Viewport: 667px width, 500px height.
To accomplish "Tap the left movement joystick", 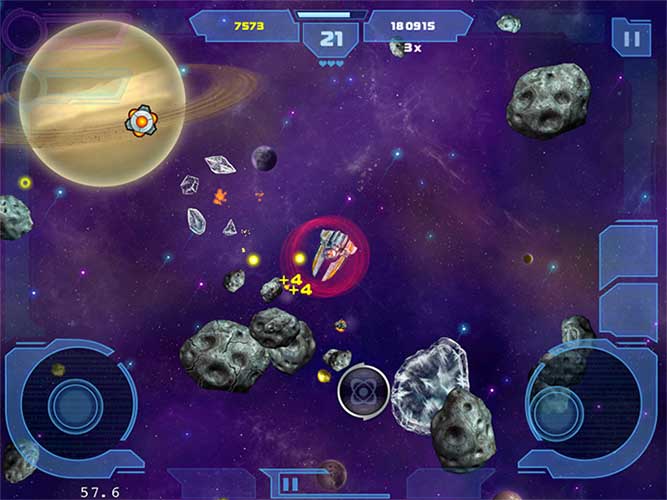I will click(73, 405).
